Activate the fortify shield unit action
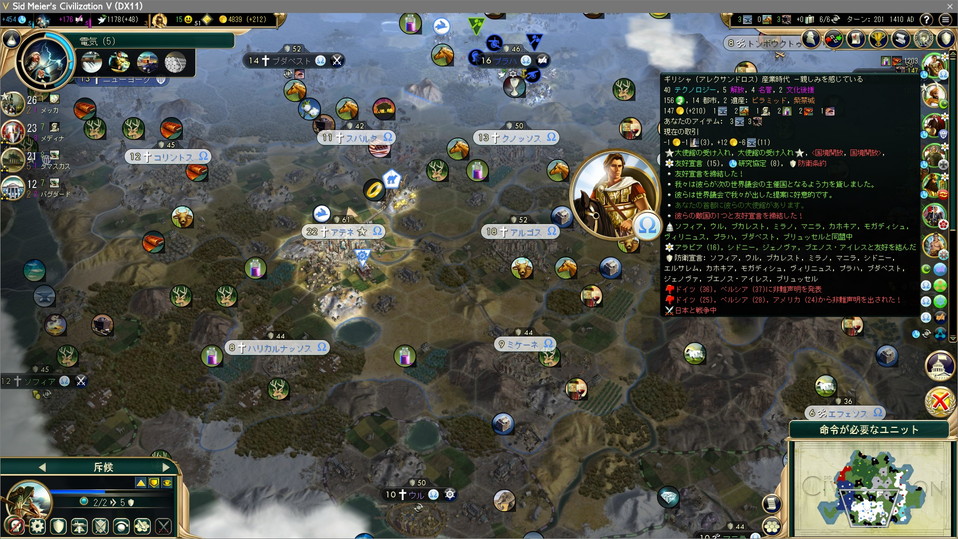The width and height of the screenshot is (958, 539). [x=59, y=526]
